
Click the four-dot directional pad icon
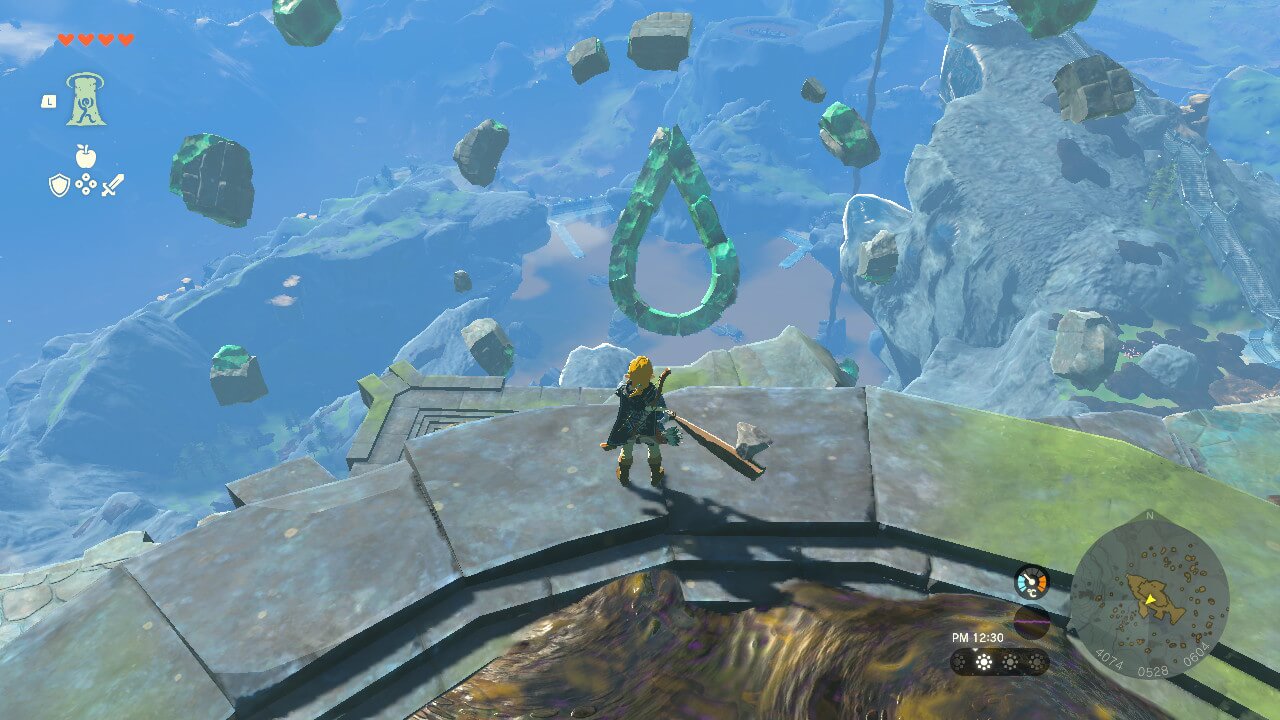coord(86,185)
